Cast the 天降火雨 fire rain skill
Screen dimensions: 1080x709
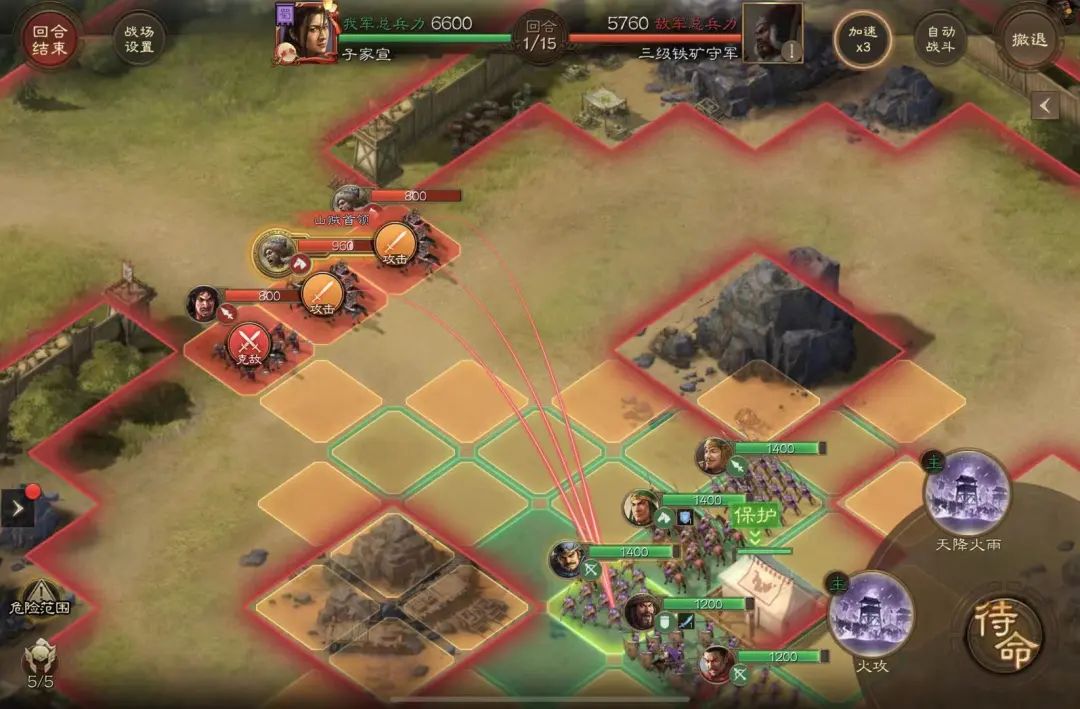pyautogui.click(x=967, y=493)
